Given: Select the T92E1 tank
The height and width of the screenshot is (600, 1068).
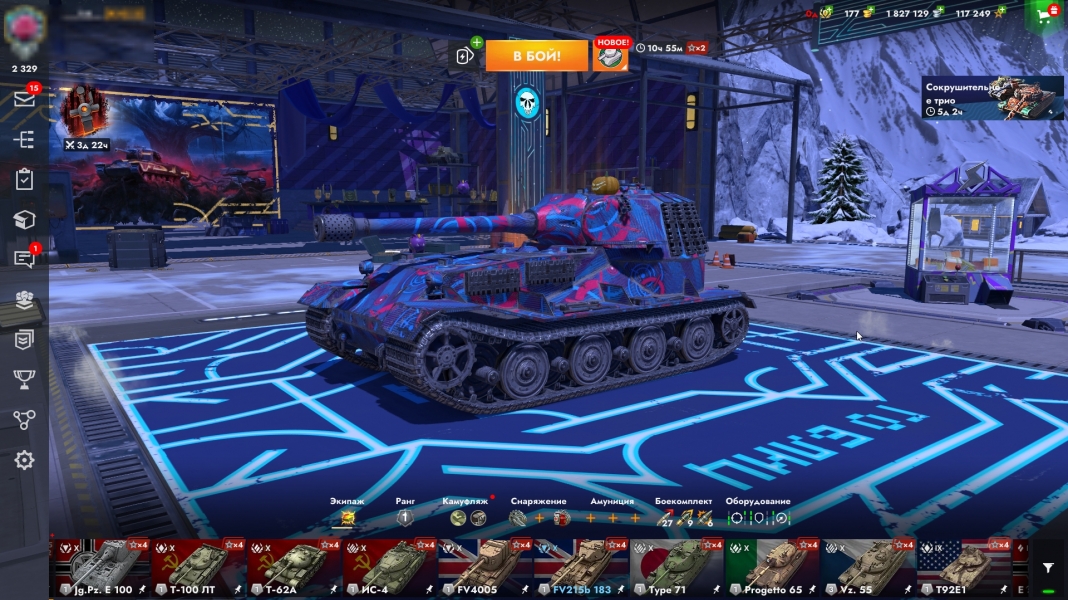Looking at the screenshot, I should (965, 567).
